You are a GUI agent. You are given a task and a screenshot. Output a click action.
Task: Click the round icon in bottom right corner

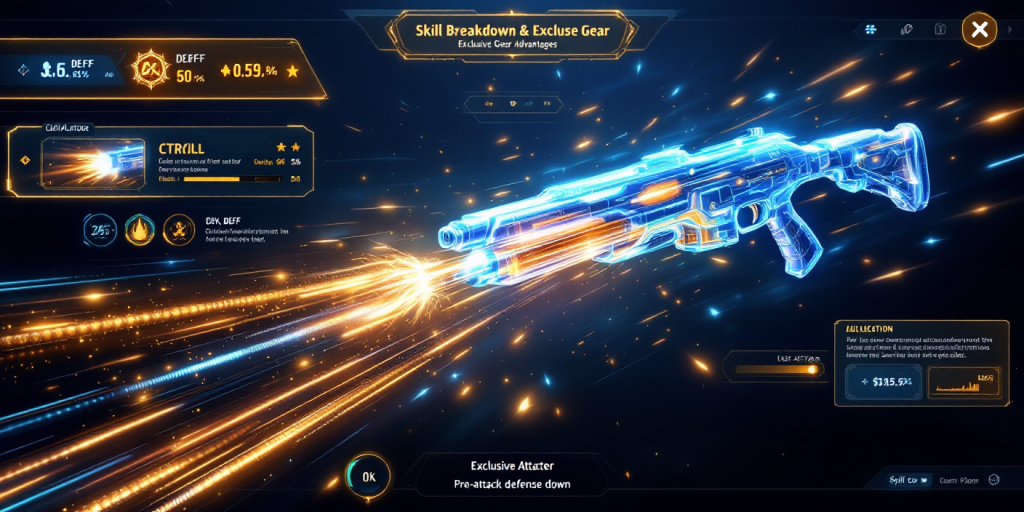click(994, 480)
